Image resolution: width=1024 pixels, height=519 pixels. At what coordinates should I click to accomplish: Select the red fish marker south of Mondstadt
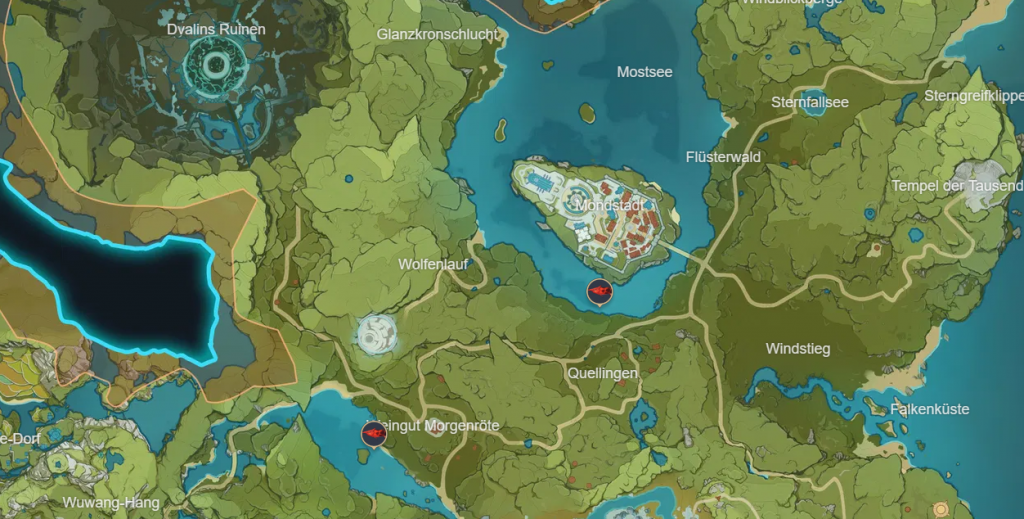(600, 291)
